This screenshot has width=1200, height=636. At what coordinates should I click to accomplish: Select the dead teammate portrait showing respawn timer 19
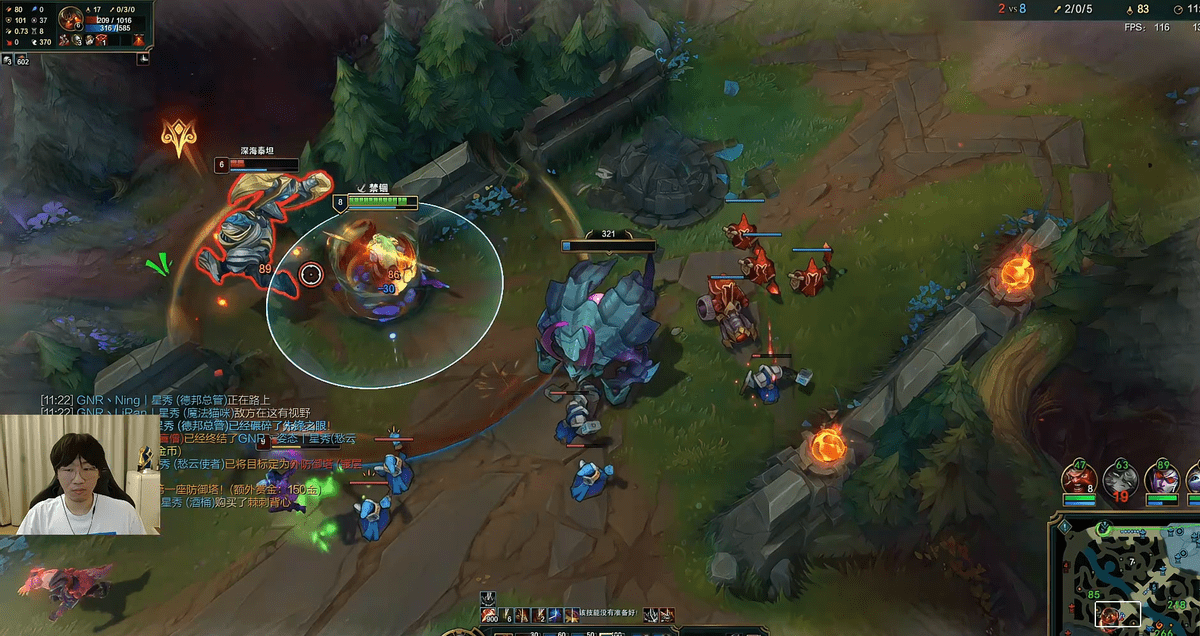coord(1120,480)
